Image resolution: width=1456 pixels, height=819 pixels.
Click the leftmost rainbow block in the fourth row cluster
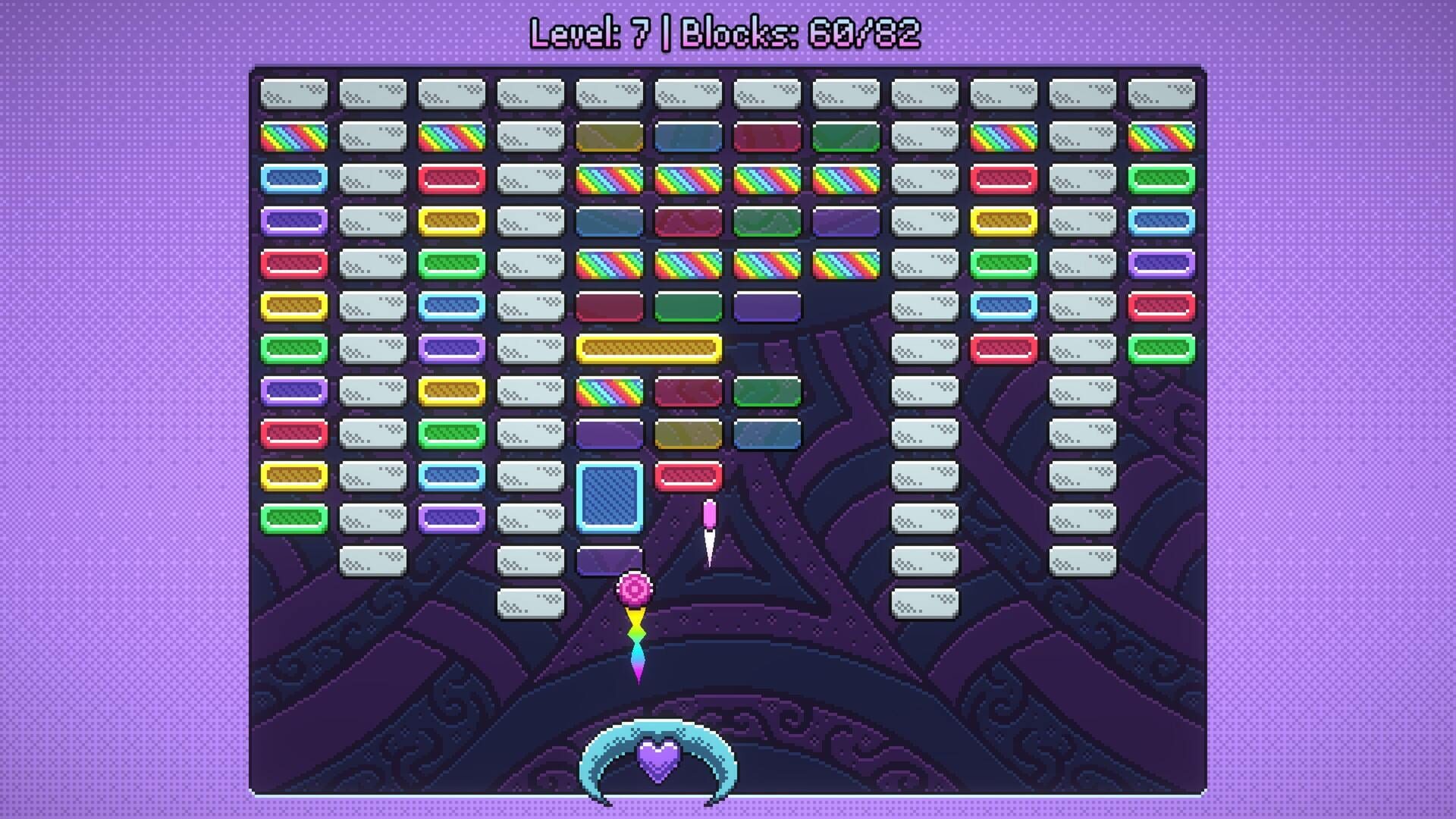pyautogui.click(x=610, y=264)
